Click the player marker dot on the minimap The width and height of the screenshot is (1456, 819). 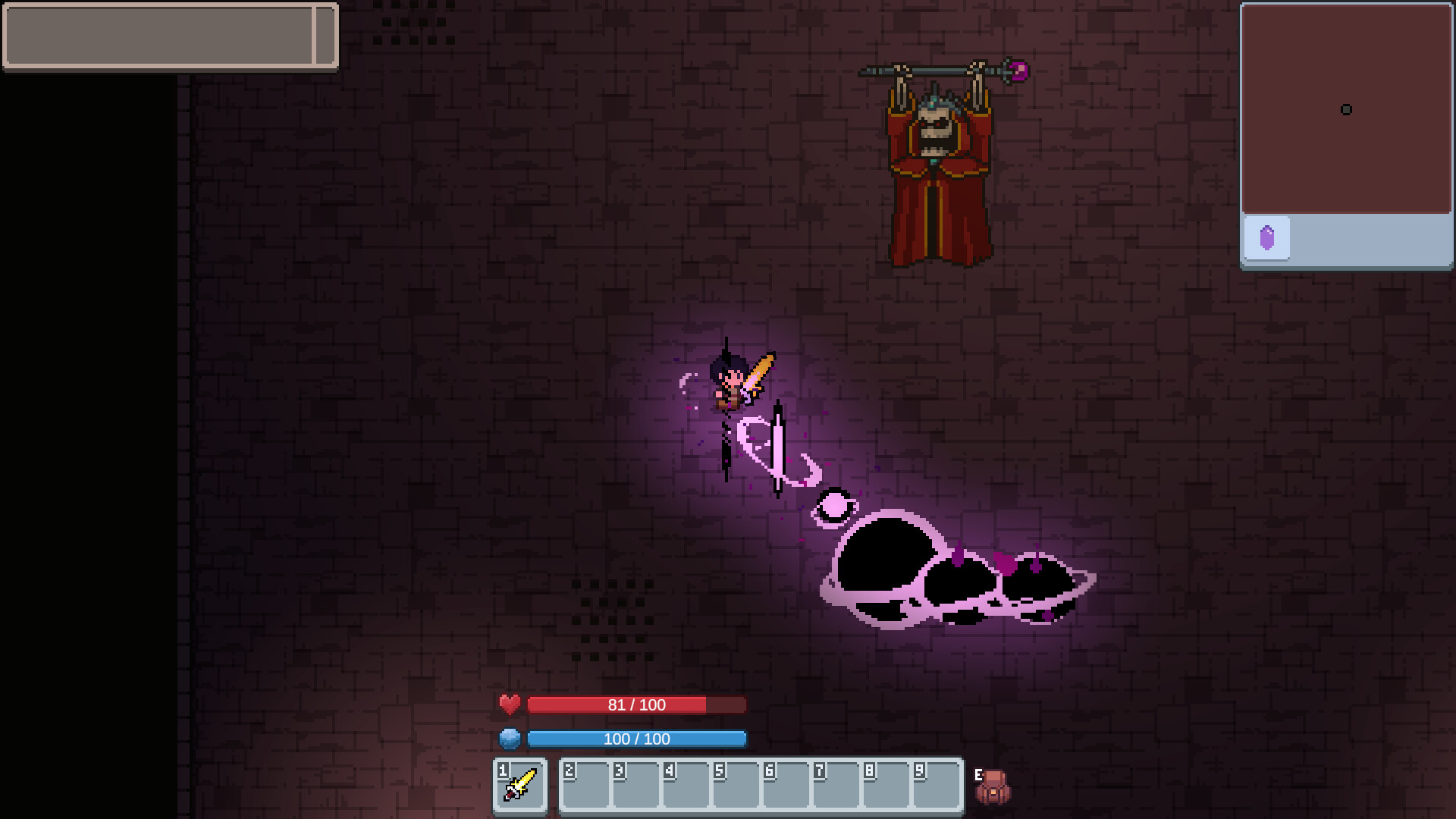(x=1347, y=110)
